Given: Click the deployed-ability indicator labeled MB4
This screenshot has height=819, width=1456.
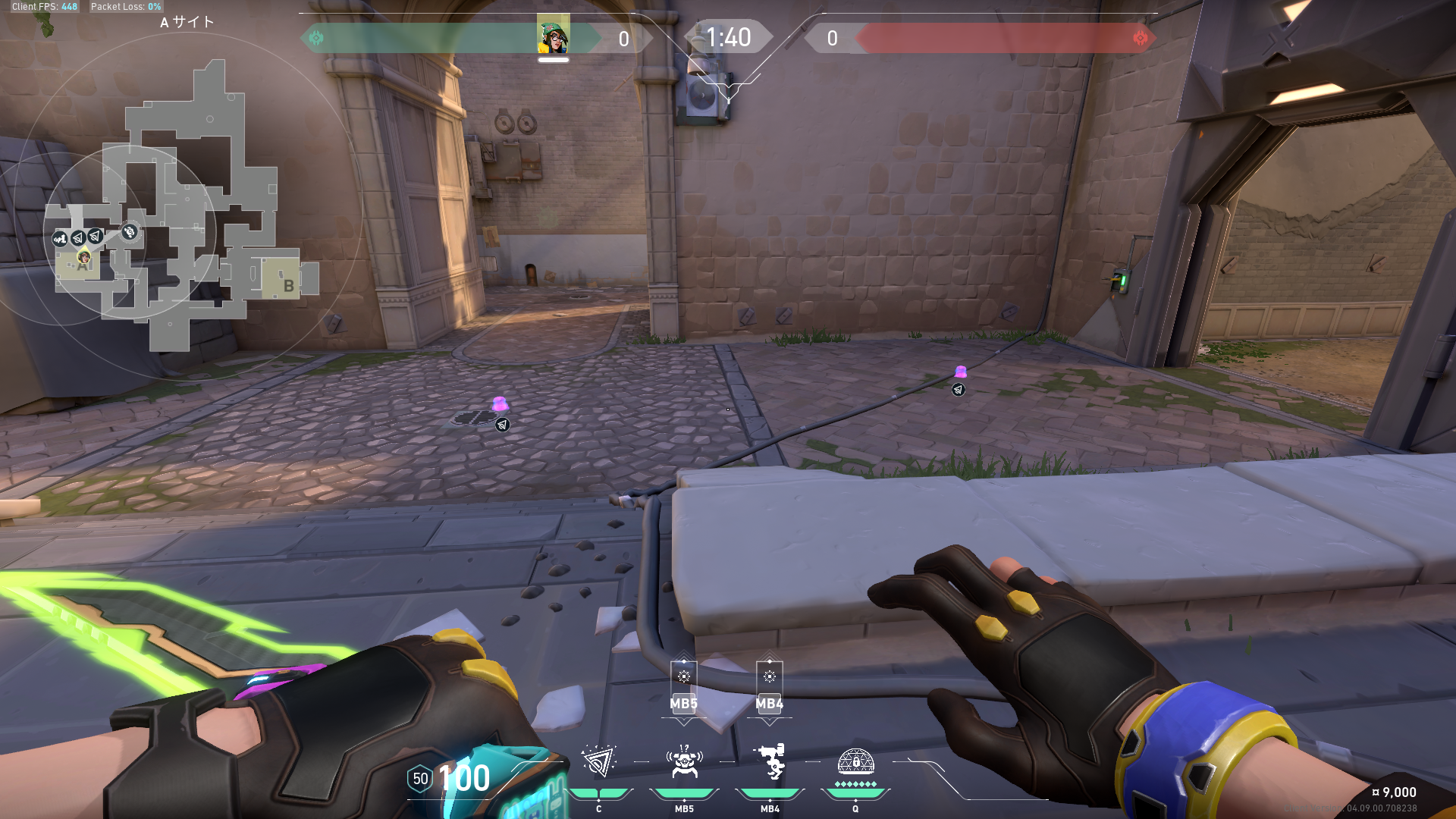Looking at the screenshot, I should coord(770,687).
